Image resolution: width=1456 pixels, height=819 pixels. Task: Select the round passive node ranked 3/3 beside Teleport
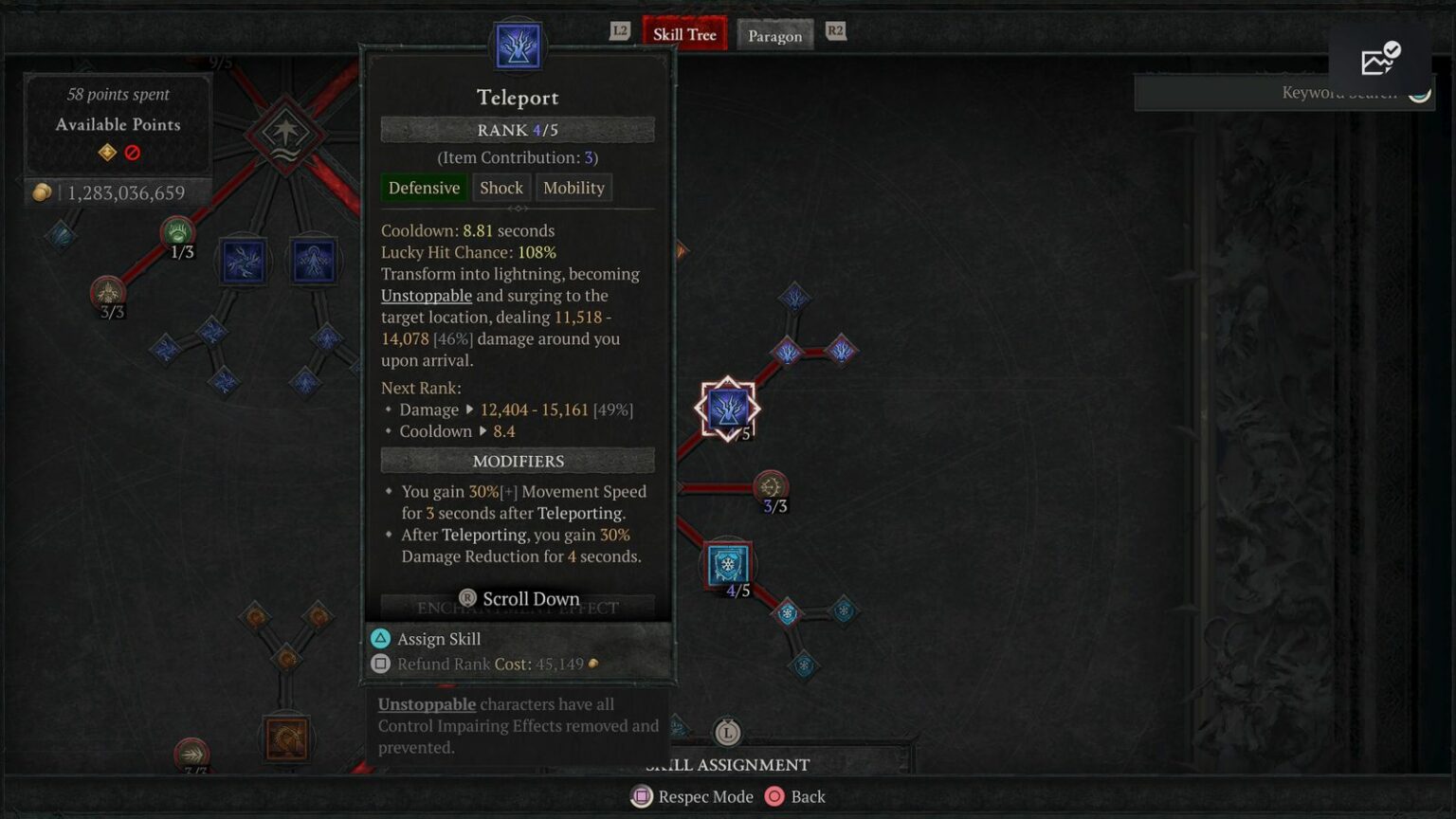coord(770,487)
